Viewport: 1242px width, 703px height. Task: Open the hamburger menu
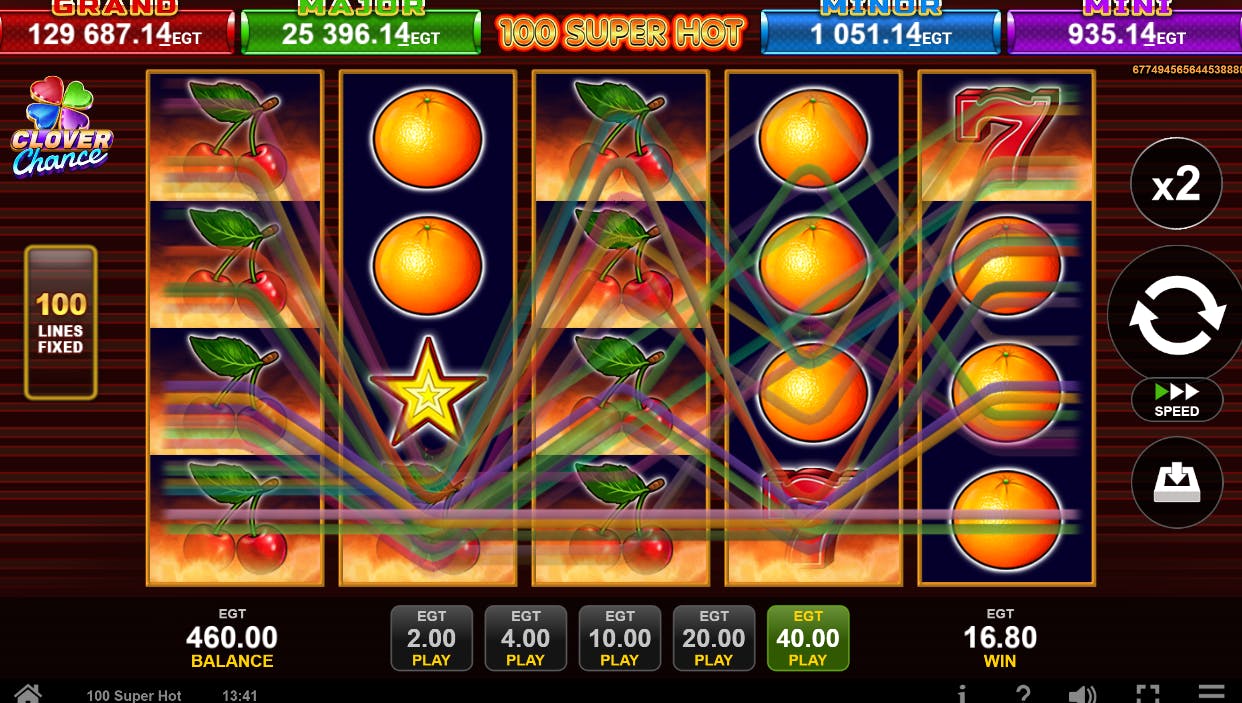(x=1211, y=693)
